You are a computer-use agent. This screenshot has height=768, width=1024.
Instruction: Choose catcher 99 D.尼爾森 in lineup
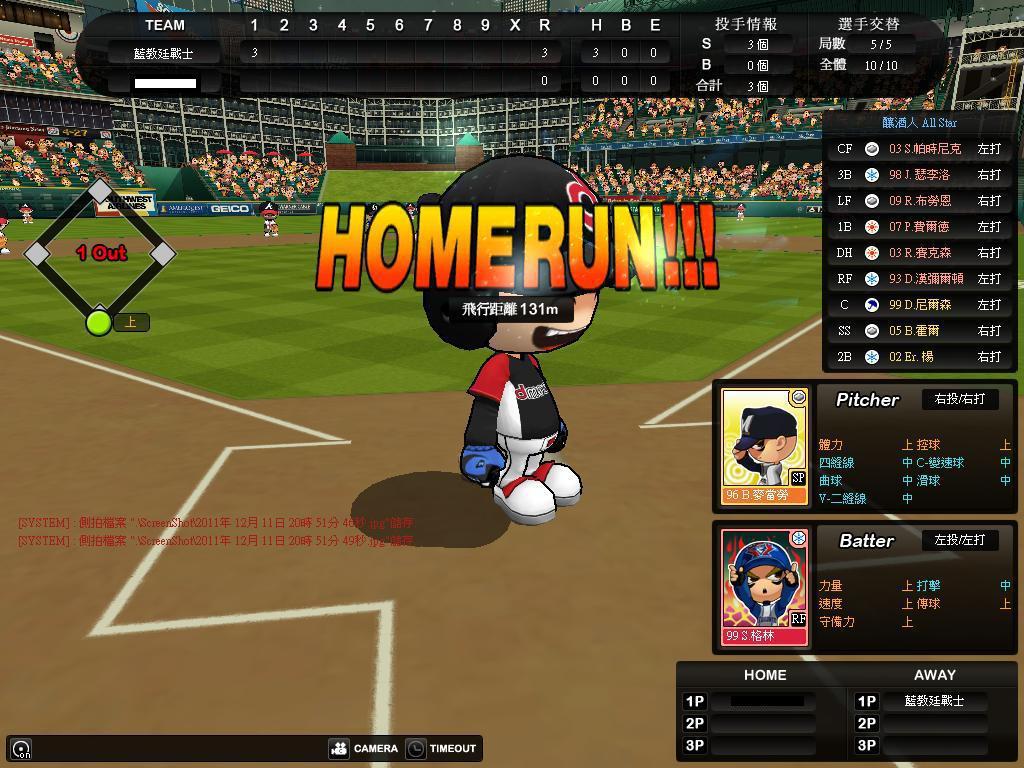920,305
